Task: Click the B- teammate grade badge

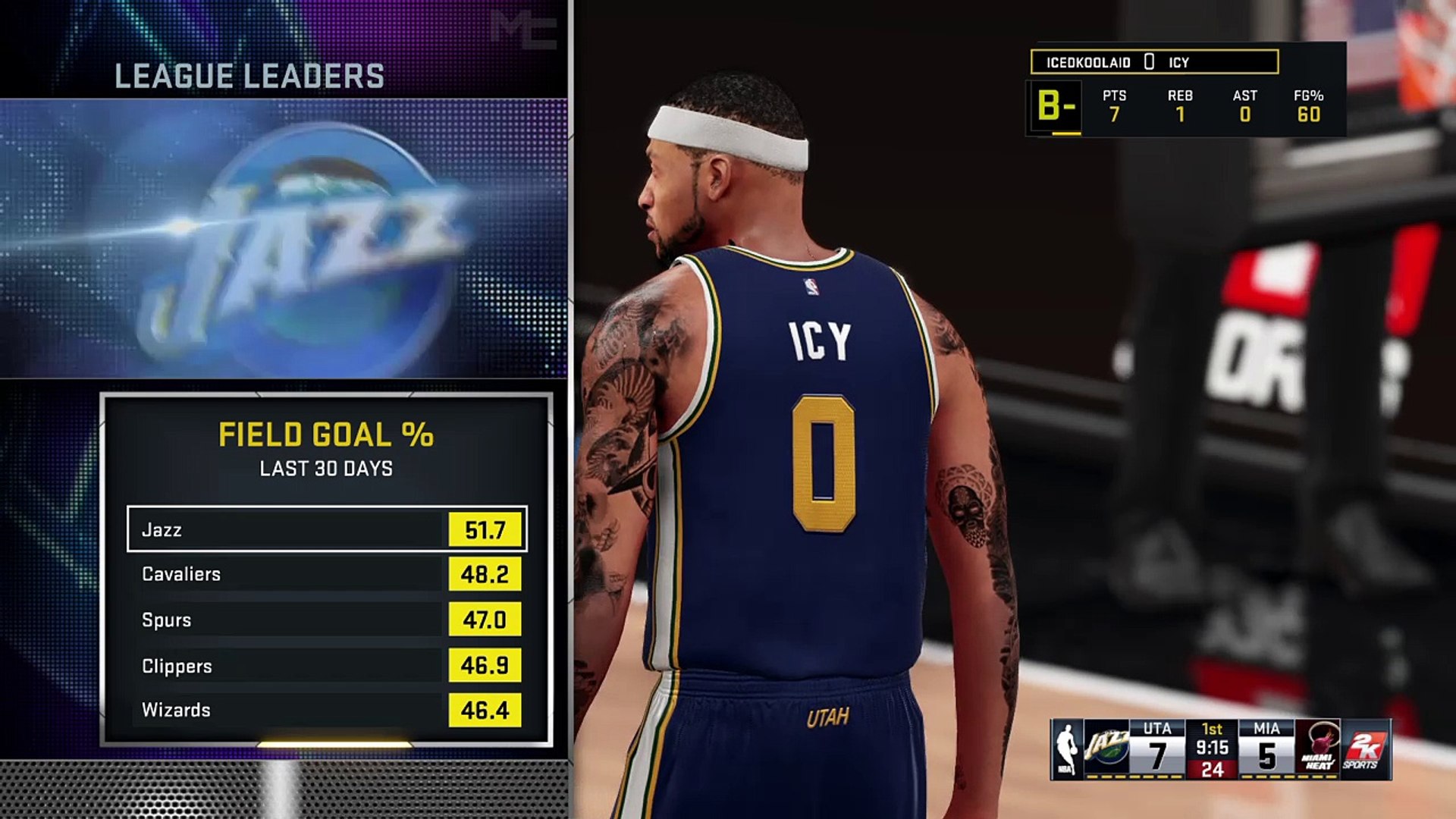Action: 1055,107
